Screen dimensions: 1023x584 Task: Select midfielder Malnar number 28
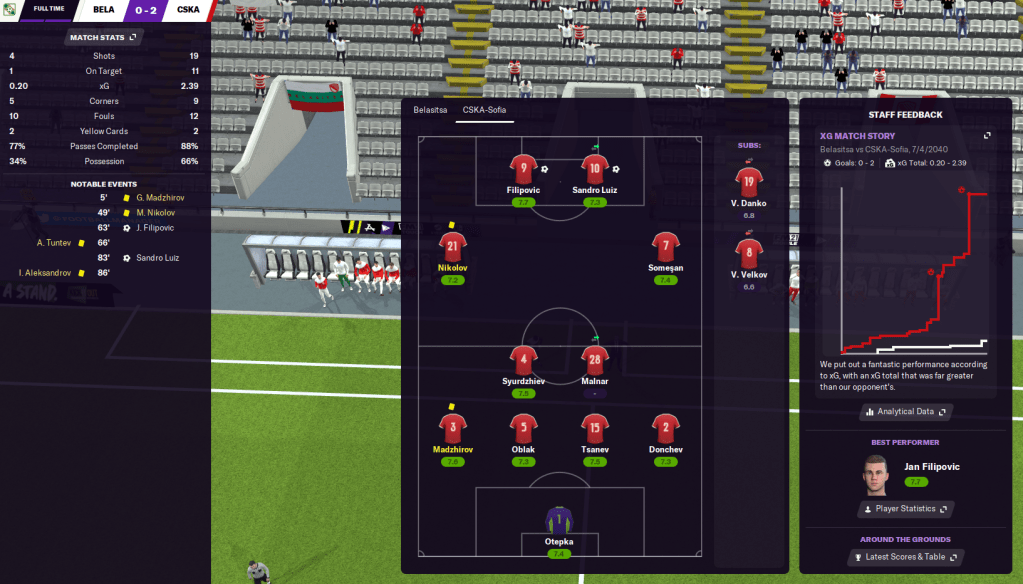click(594, 360)
